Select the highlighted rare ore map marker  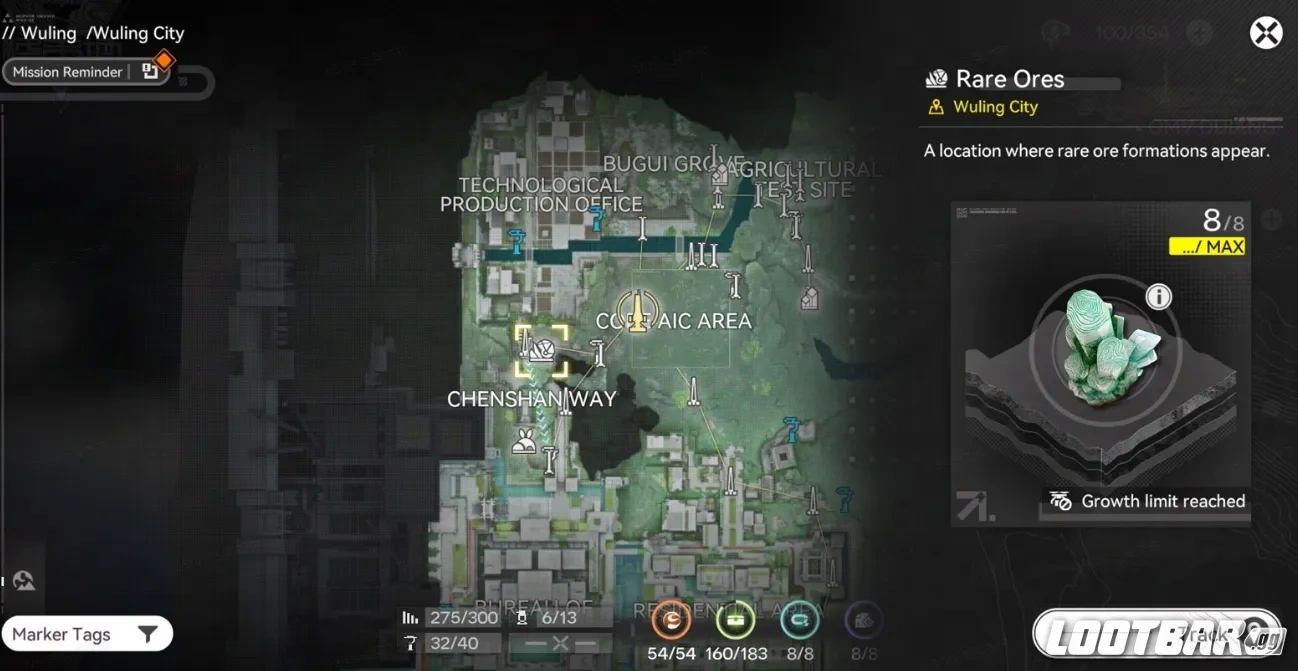click(x=541, y=350)
